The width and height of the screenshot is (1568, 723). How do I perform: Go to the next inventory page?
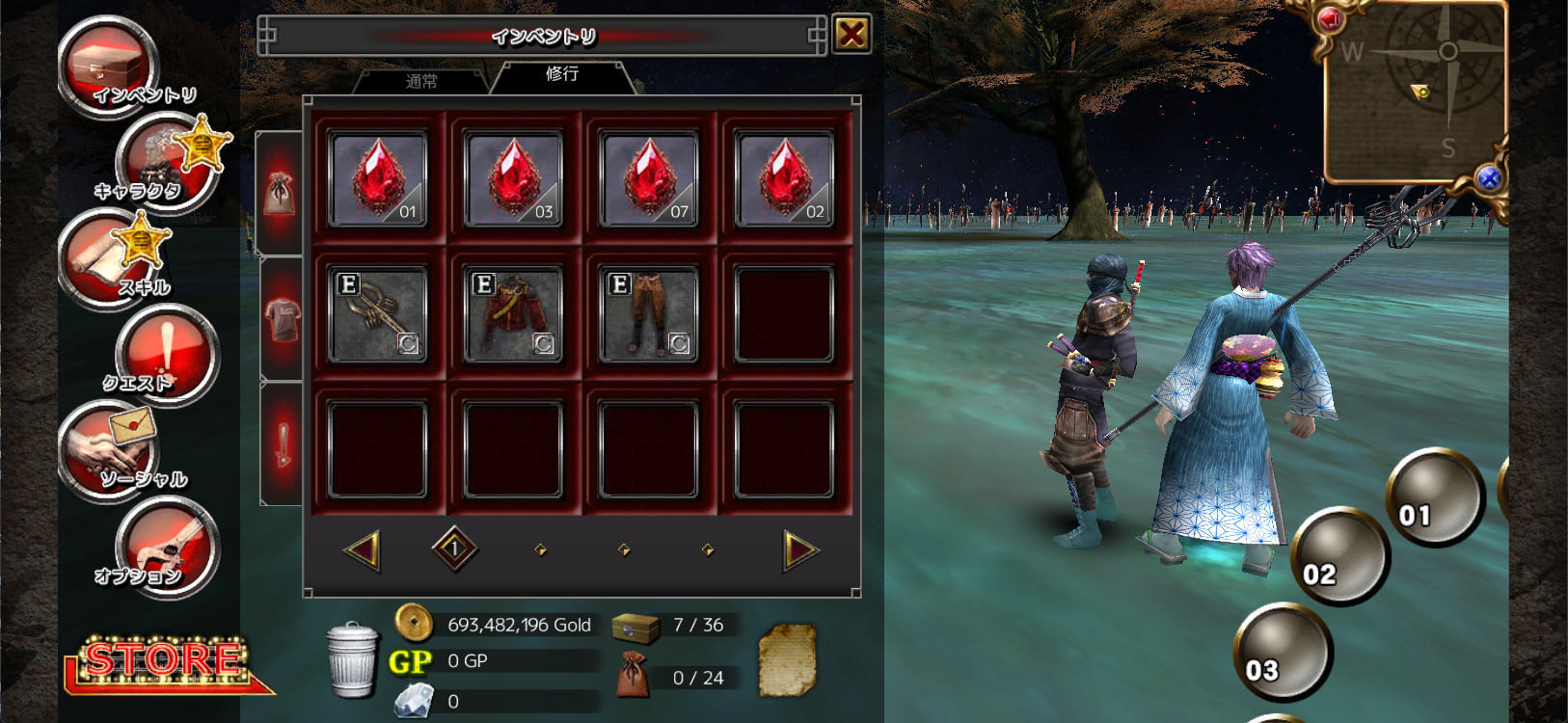click(x=800, y=549)
